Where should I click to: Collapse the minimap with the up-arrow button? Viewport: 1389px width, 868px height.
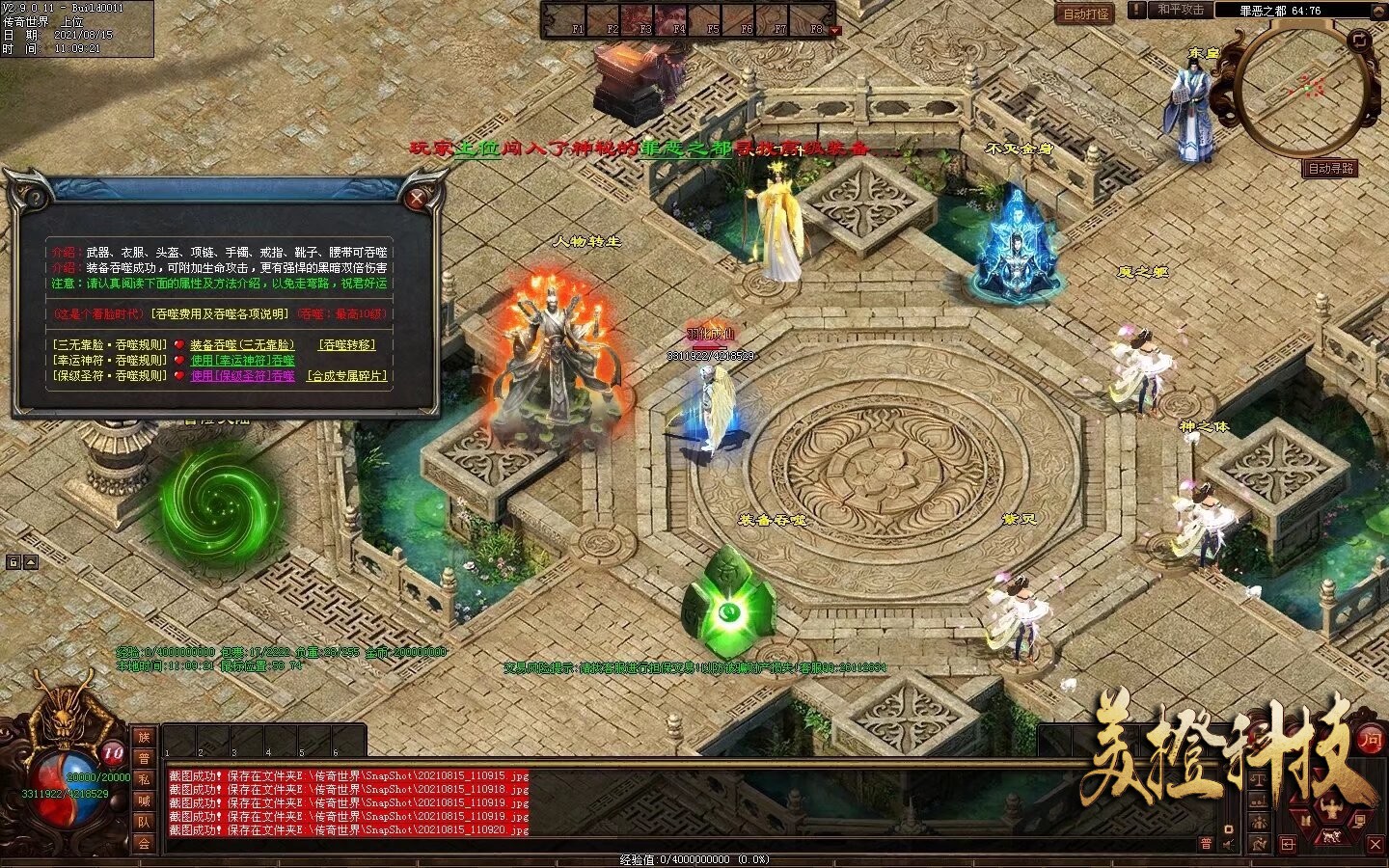1379,10
